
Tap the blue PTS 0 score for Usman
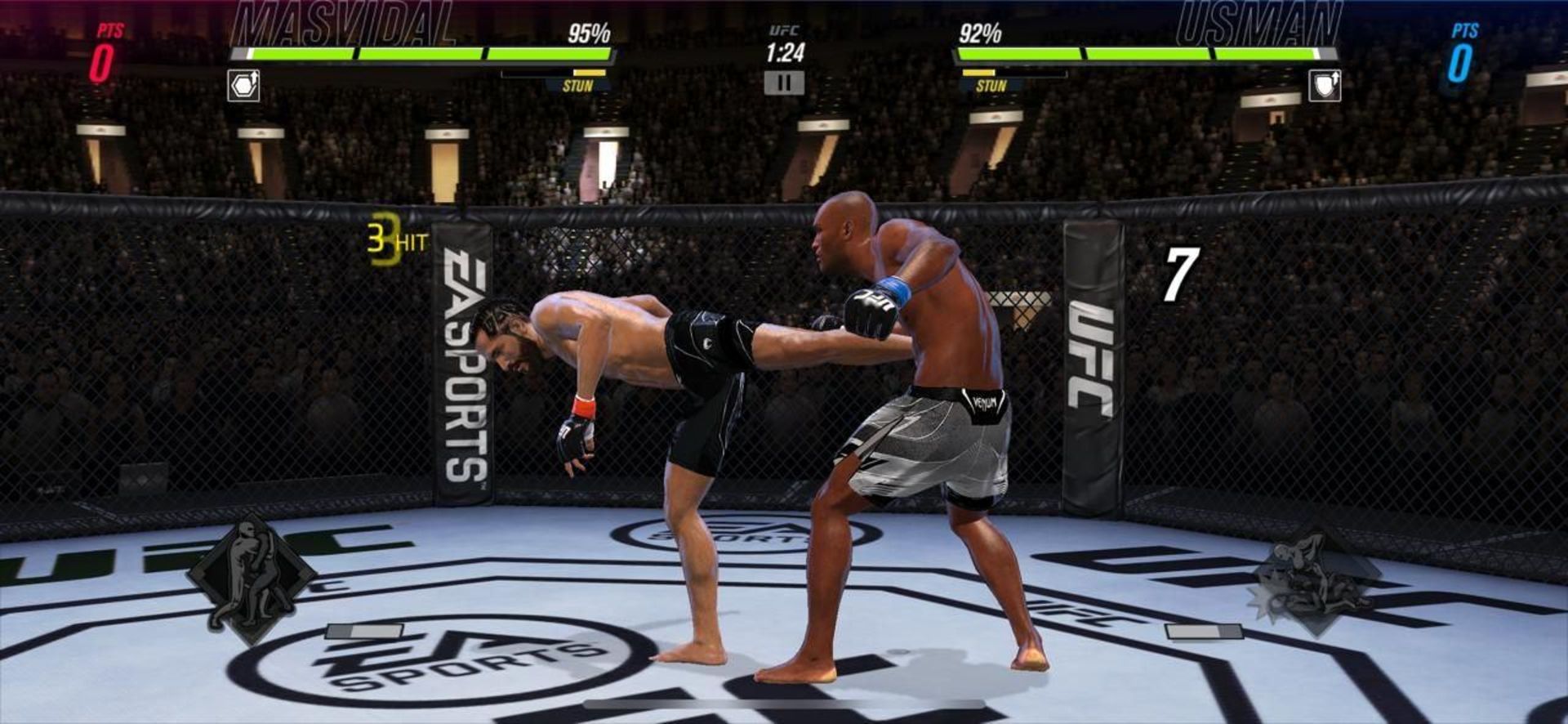click(1463, 51)
